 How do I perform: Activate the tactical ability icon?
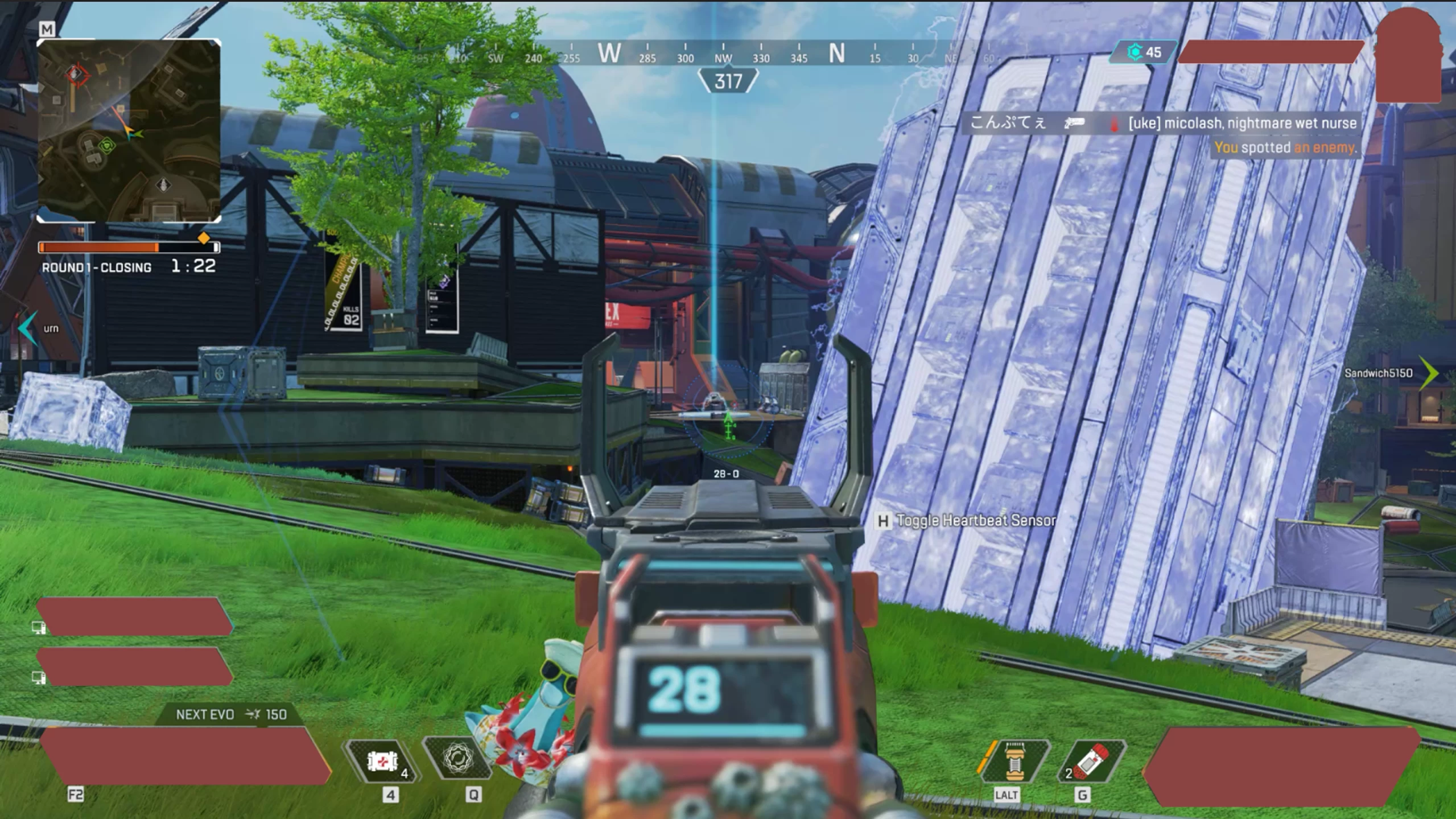pyautogui.click(x=457, y=758)
